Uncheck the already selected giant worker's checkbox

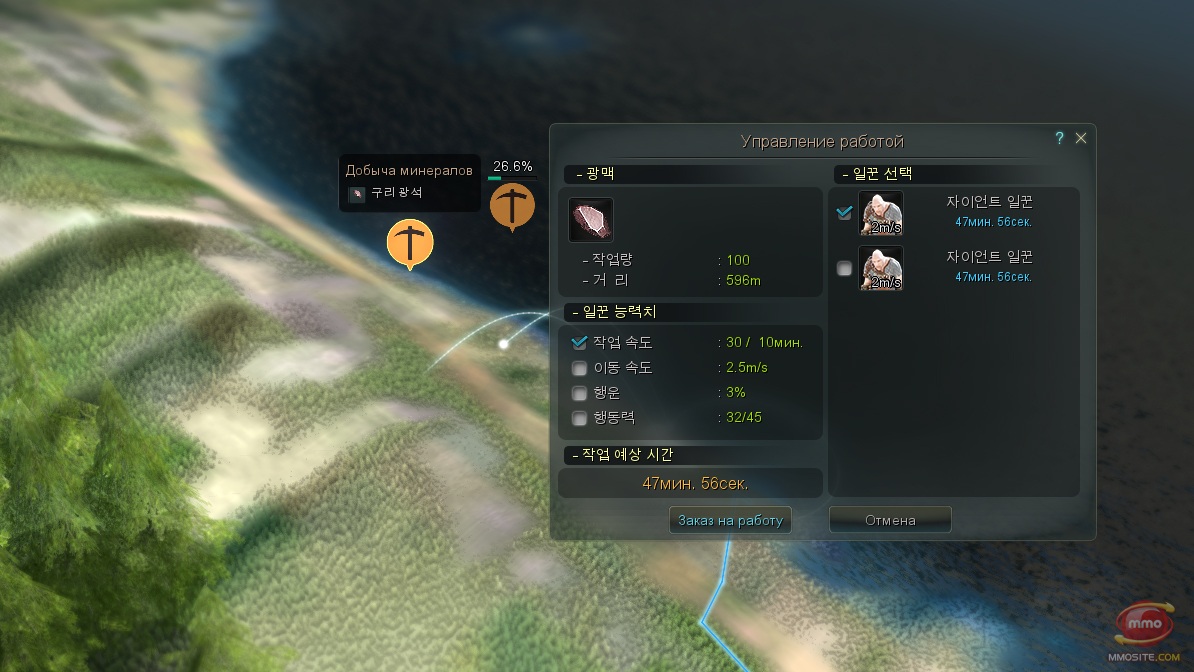[845, 212]
